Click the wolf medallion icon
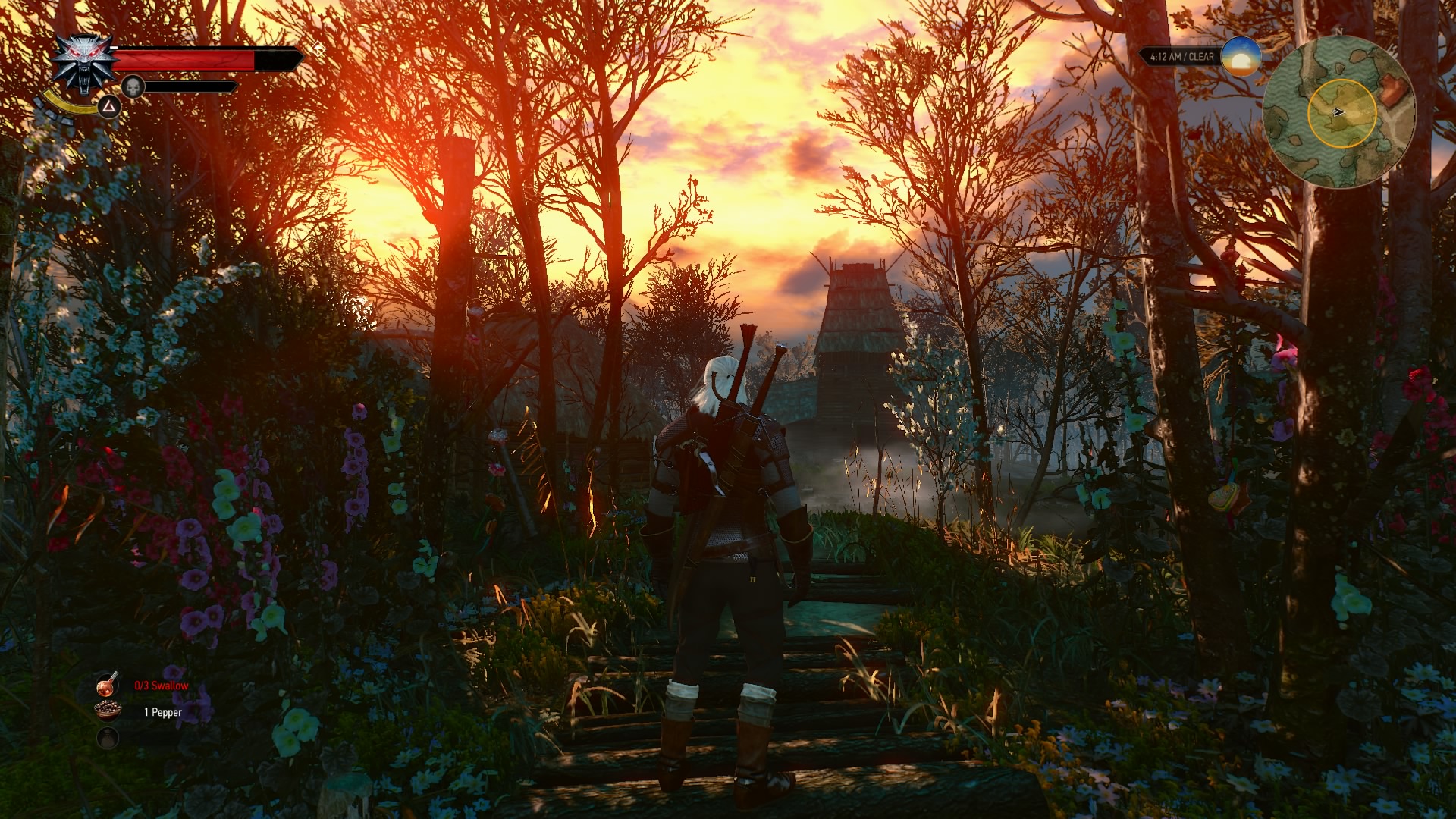This screenshot has width=1456, height=819. pos(82,65)
